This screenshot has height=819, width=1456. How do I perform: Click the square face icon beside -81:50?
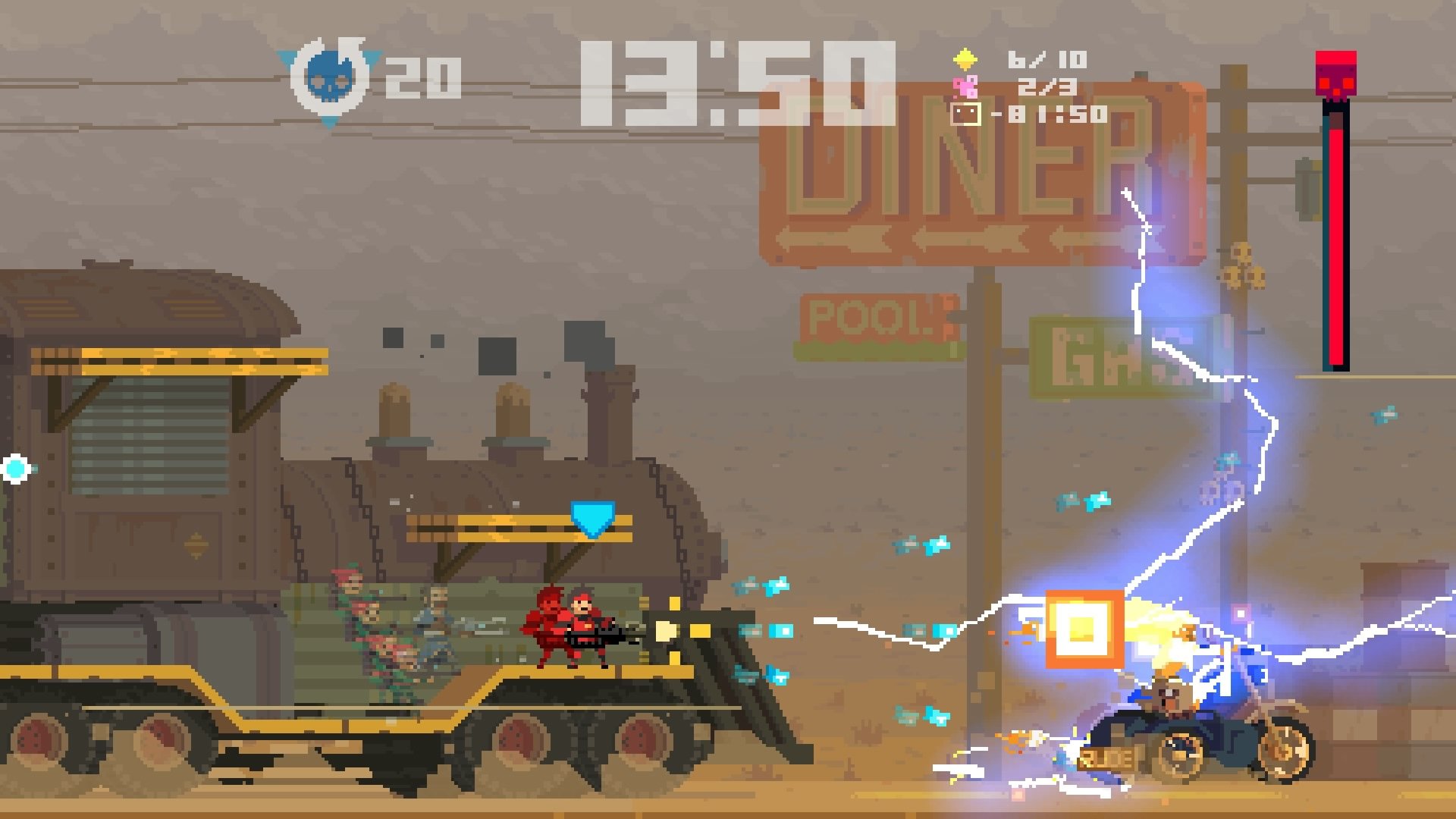tap(965, 114)
